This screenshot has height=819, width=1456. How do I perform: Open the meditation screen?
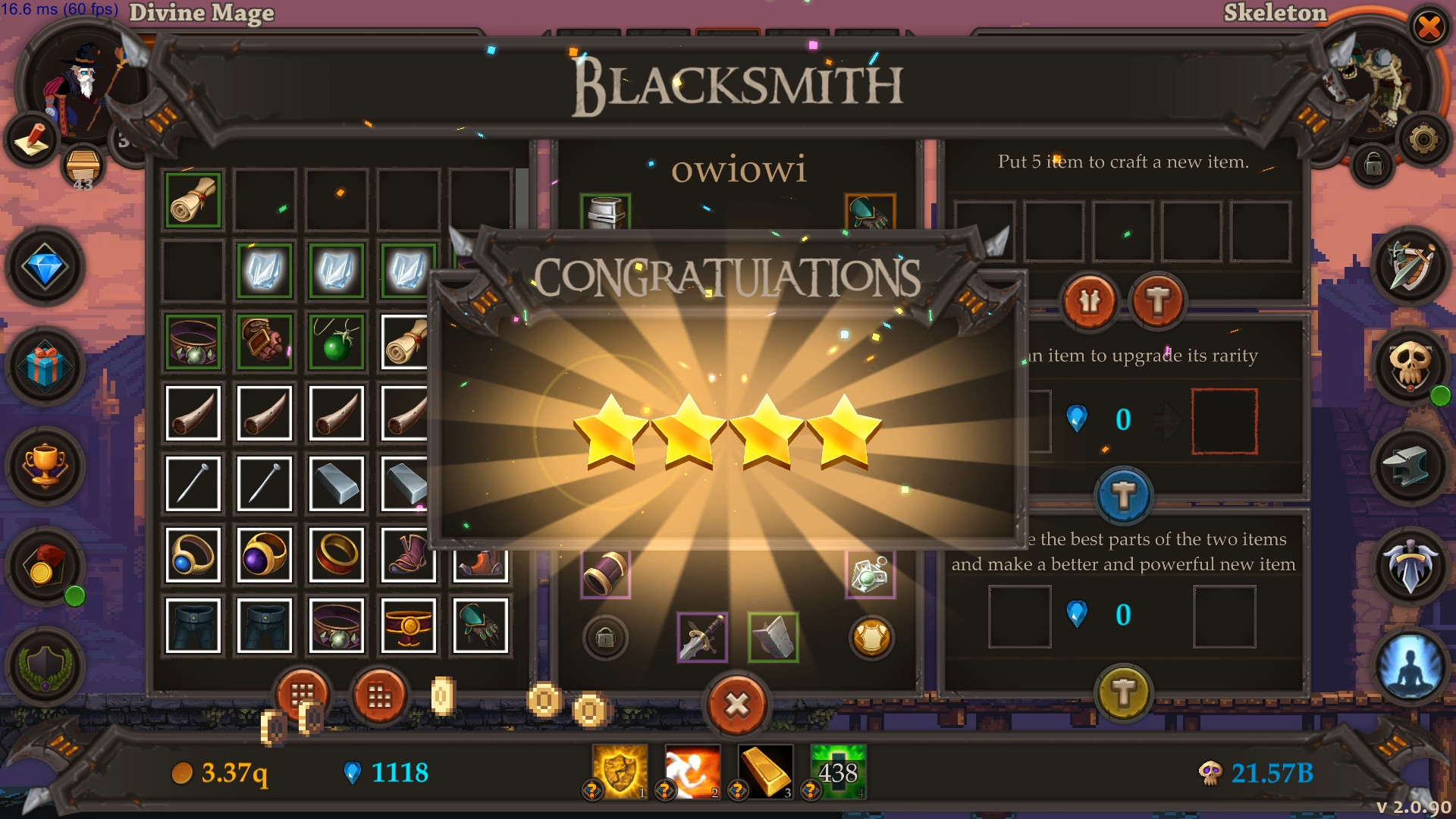1412,667
